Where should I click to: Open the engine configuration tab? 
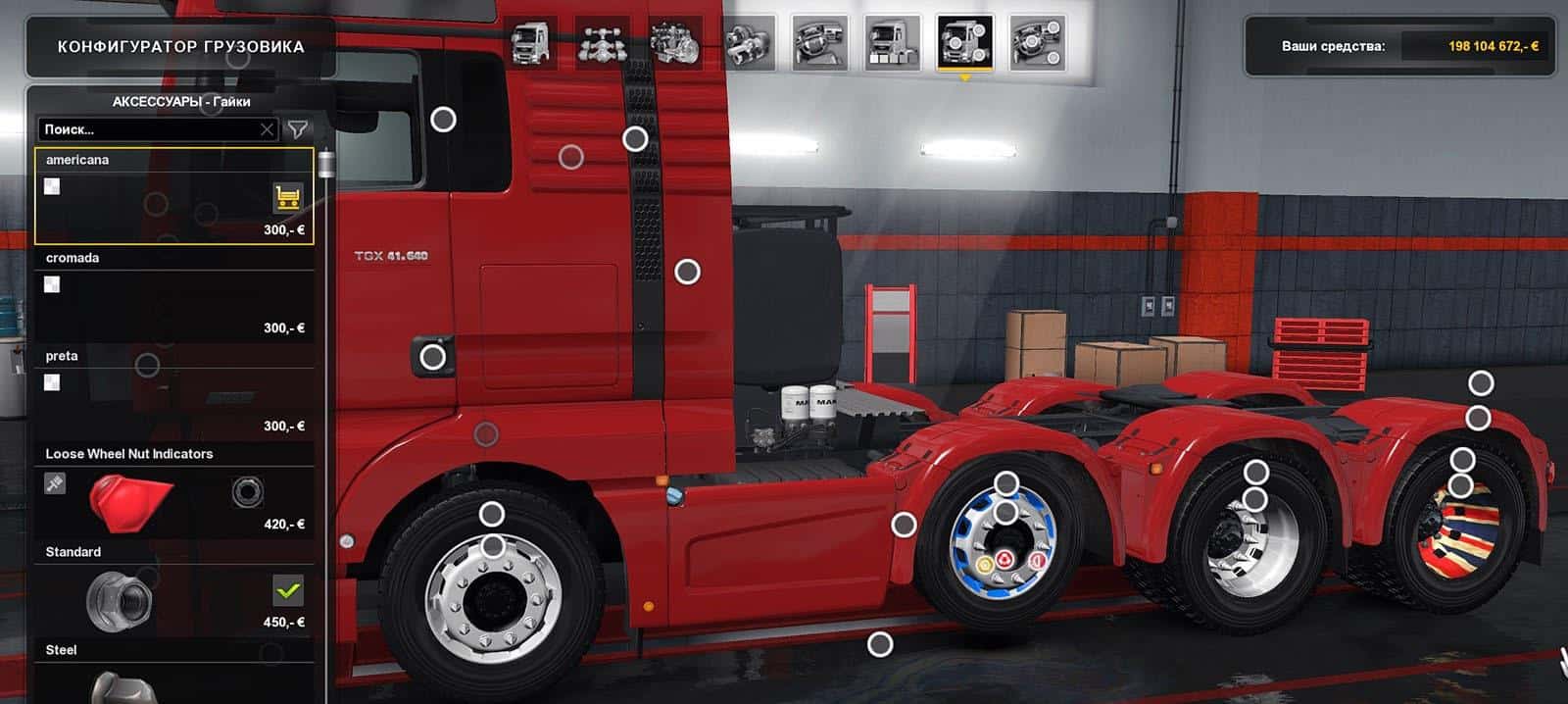click(x=675, y=43)
